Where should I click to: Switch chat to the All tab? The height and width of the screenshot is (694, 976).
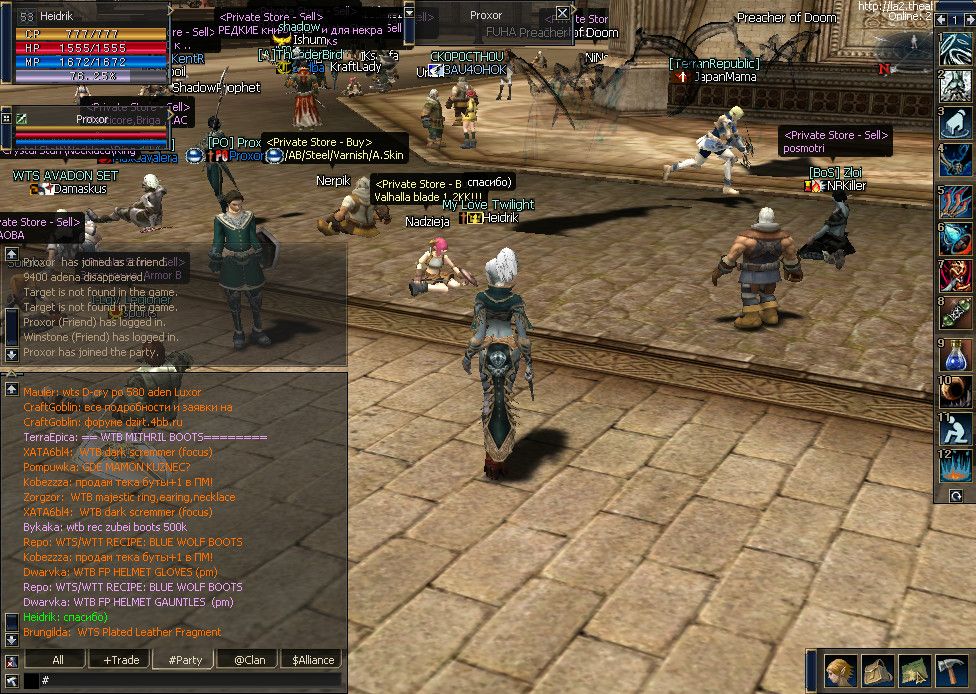[58, 660]
